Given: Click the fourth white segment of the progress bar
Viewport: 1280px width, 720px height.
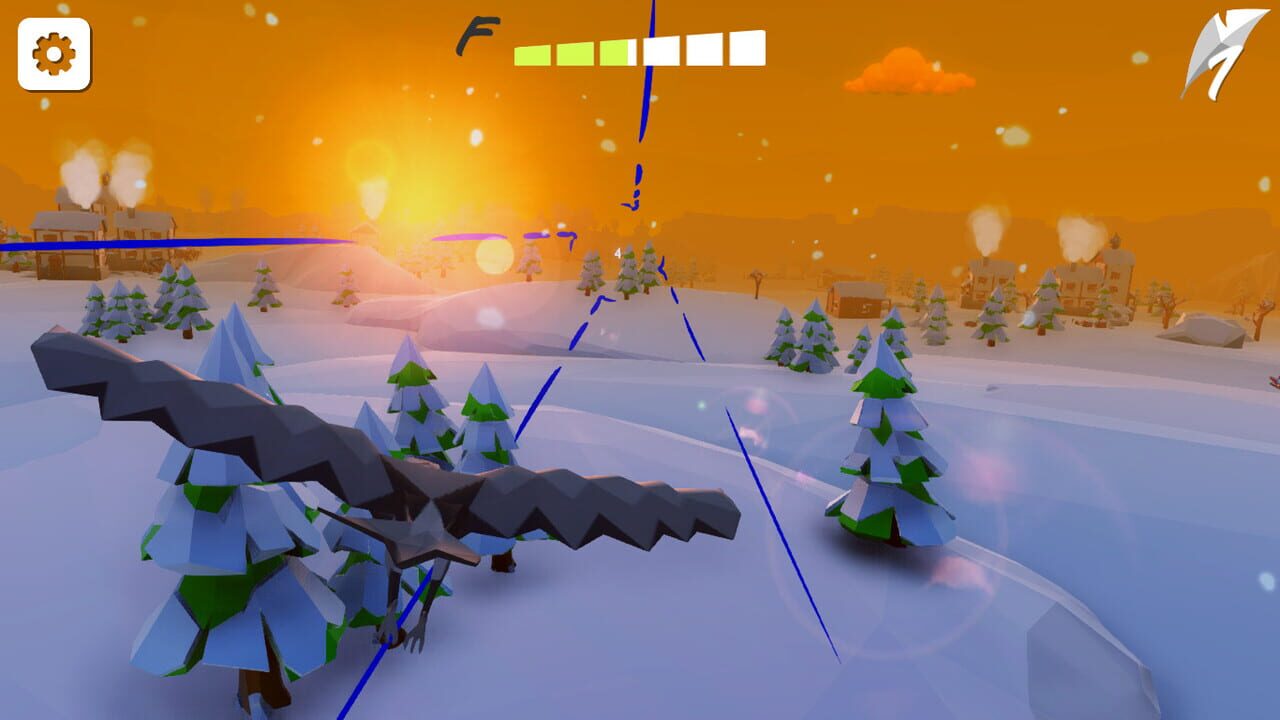Looking at the screenshot, I should point(660,48).
